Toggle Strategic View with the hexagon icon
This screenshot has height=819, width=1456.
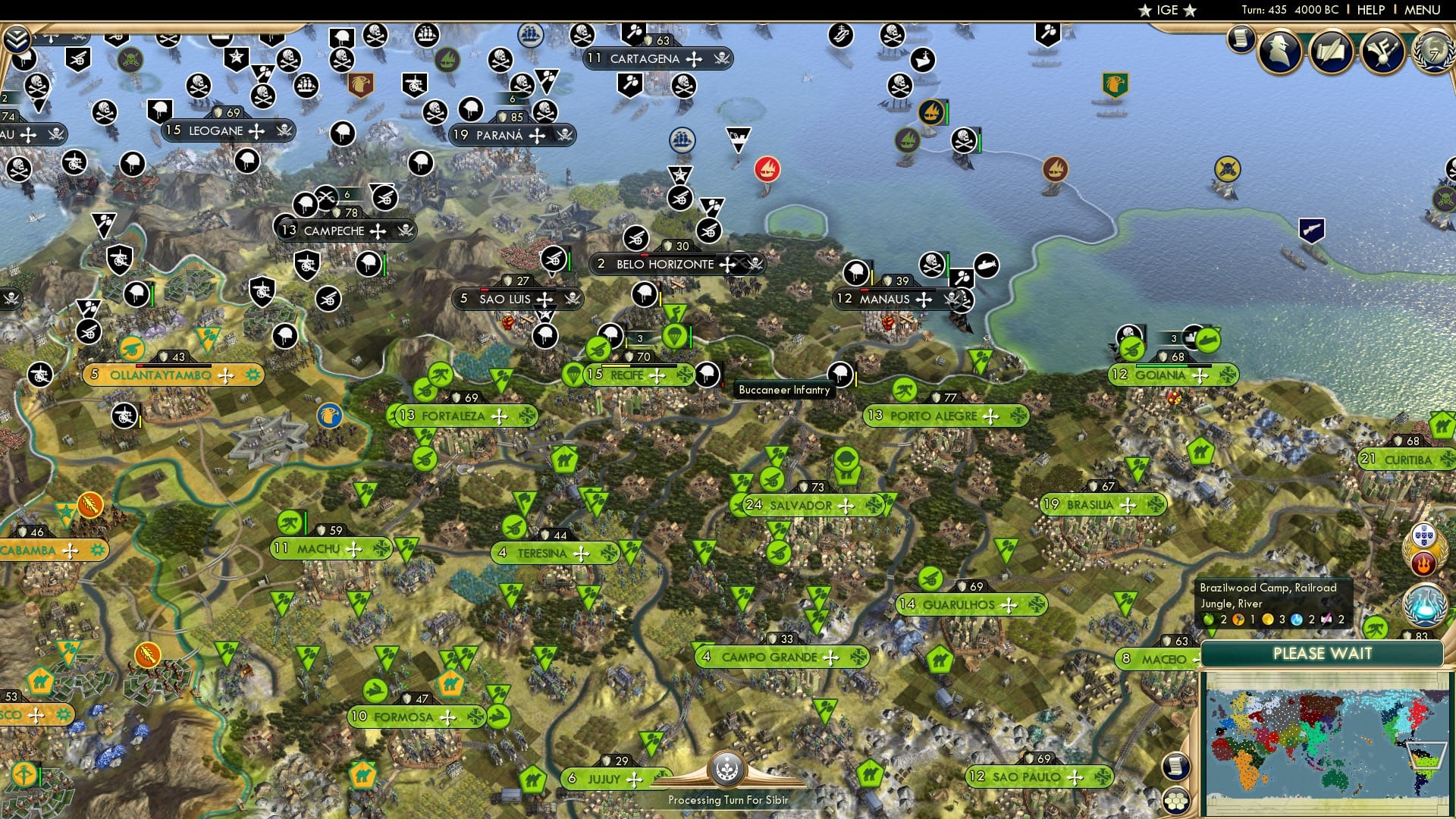tap(1177, 802)
